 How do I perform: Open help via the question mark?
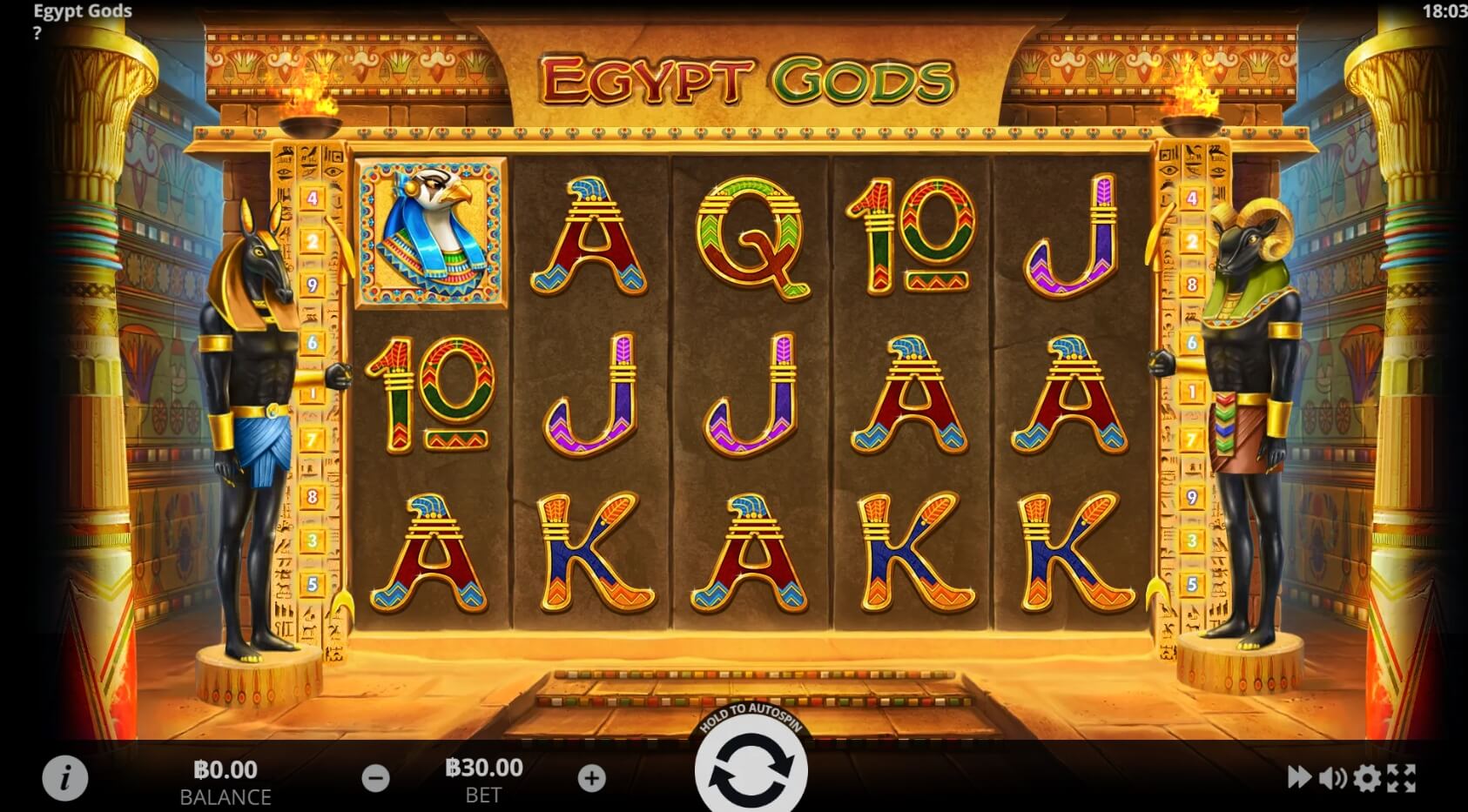(x=37, y=34)
